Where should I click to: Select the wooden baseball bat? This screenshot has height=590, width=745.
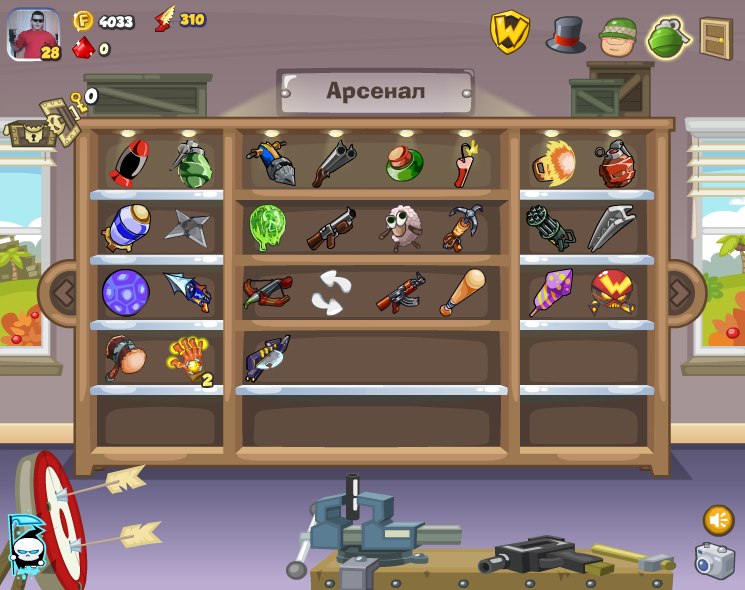[461, 291]
